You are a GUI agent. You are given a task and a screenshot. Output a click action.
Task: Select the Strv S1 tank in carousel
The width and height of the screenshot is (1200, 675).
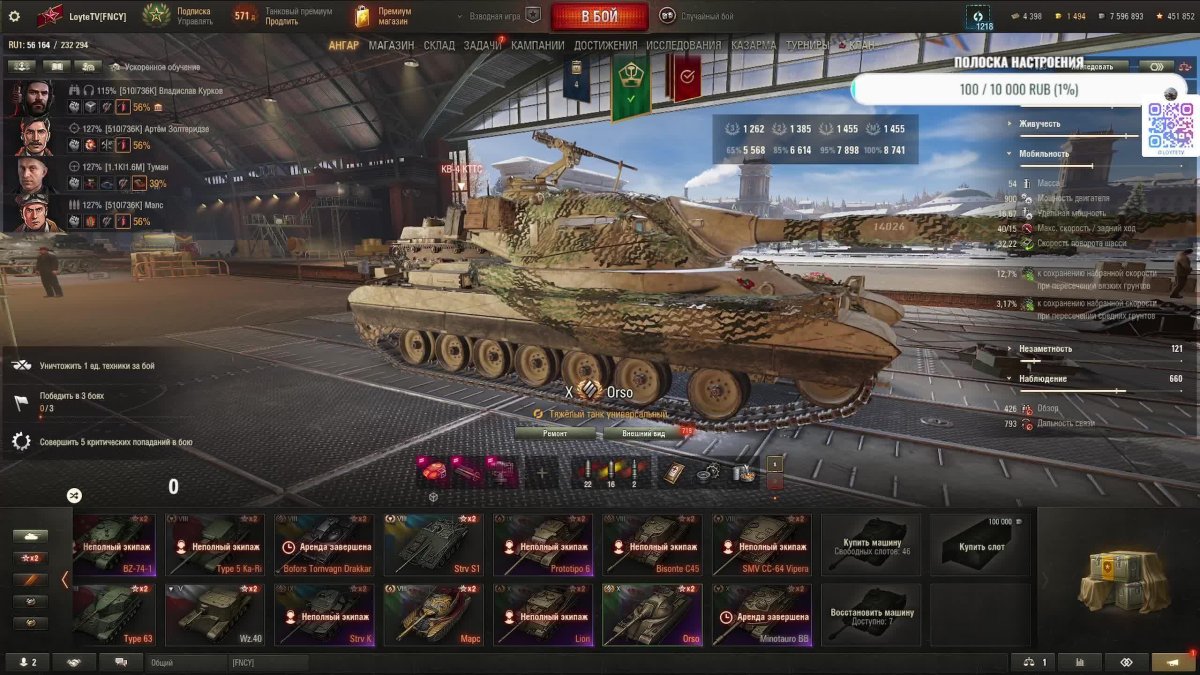(x=433, y=545)
